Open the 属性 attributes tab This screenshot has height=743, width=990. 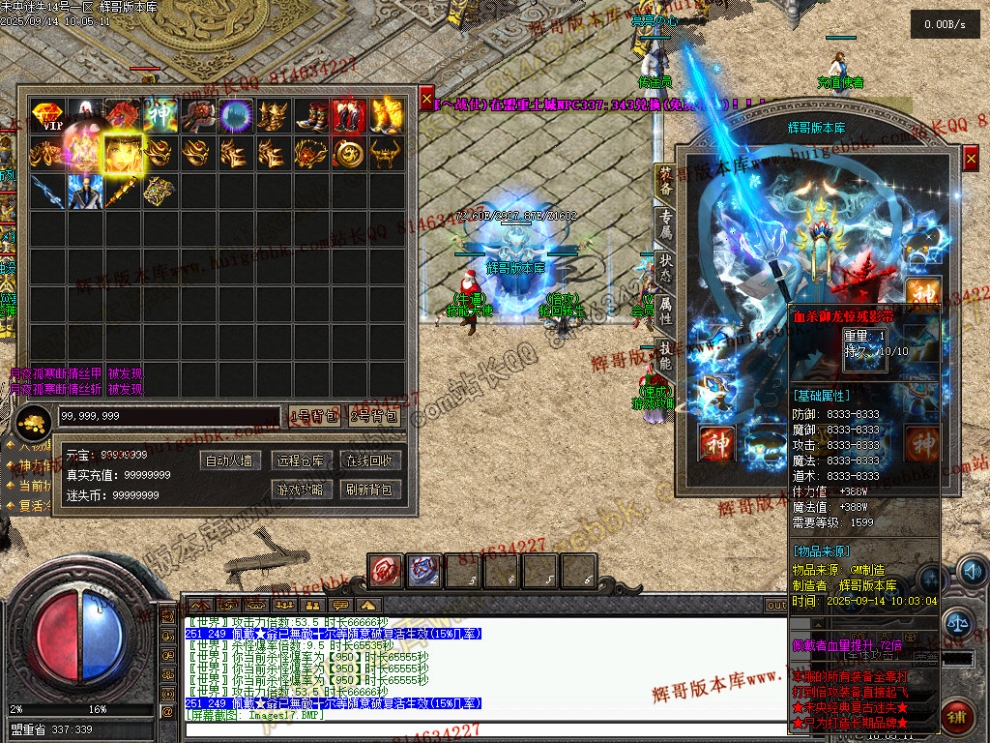665,313
